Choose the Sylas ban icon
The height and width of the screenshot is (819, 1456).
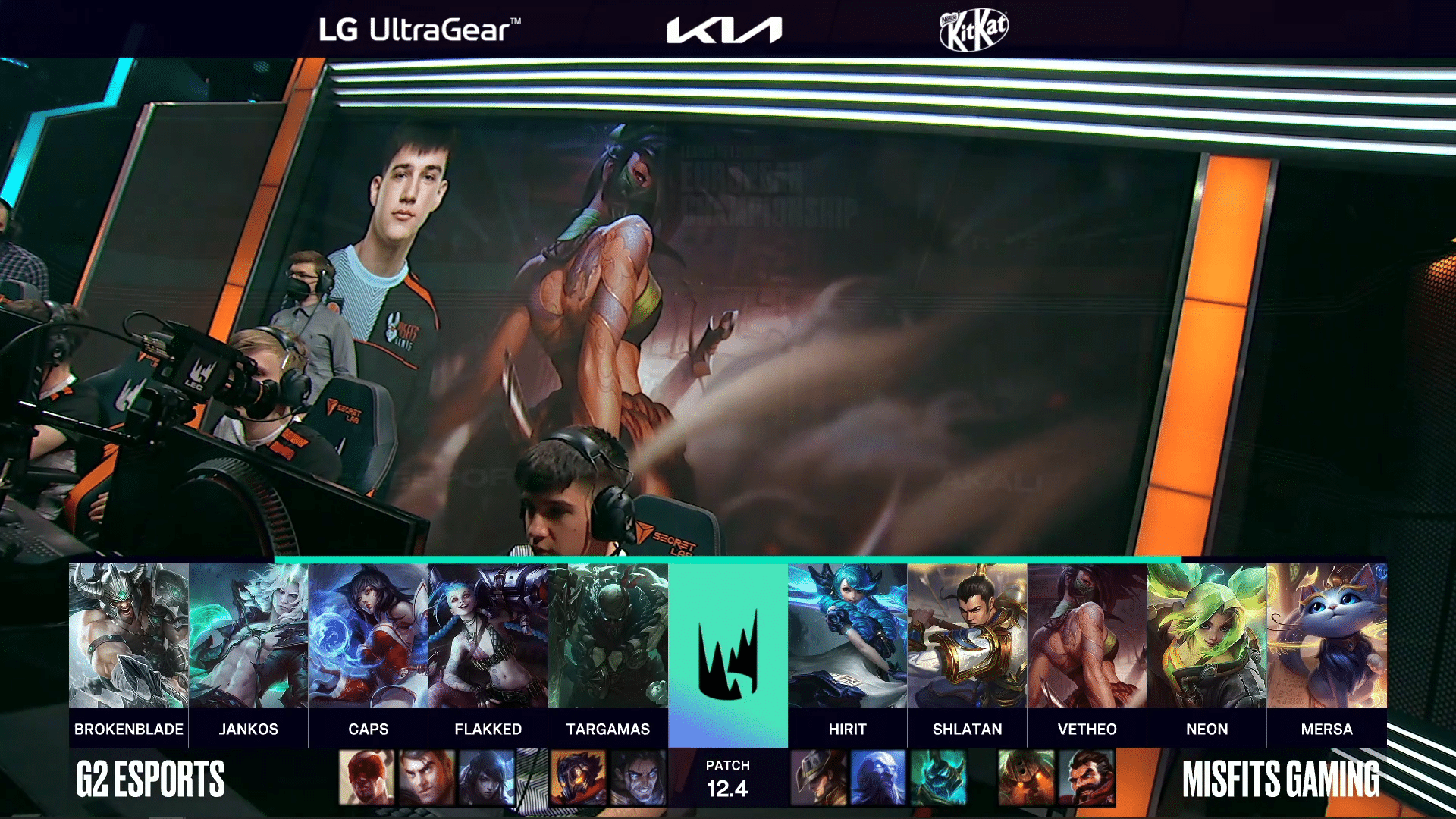tap(638, 777)
